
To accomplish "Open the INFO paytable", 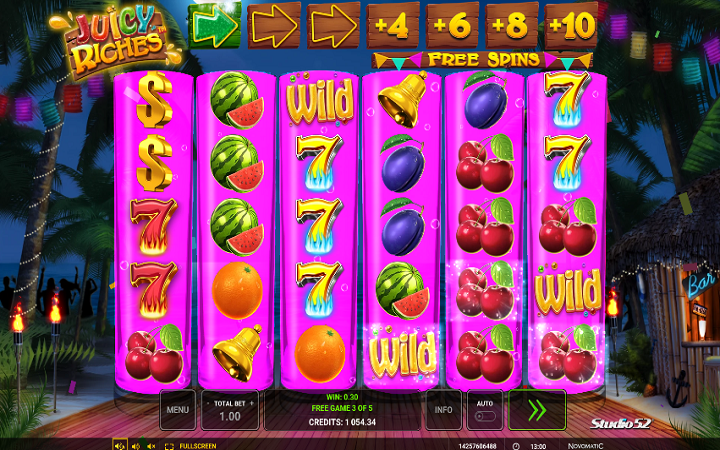I will click(443, 409).
